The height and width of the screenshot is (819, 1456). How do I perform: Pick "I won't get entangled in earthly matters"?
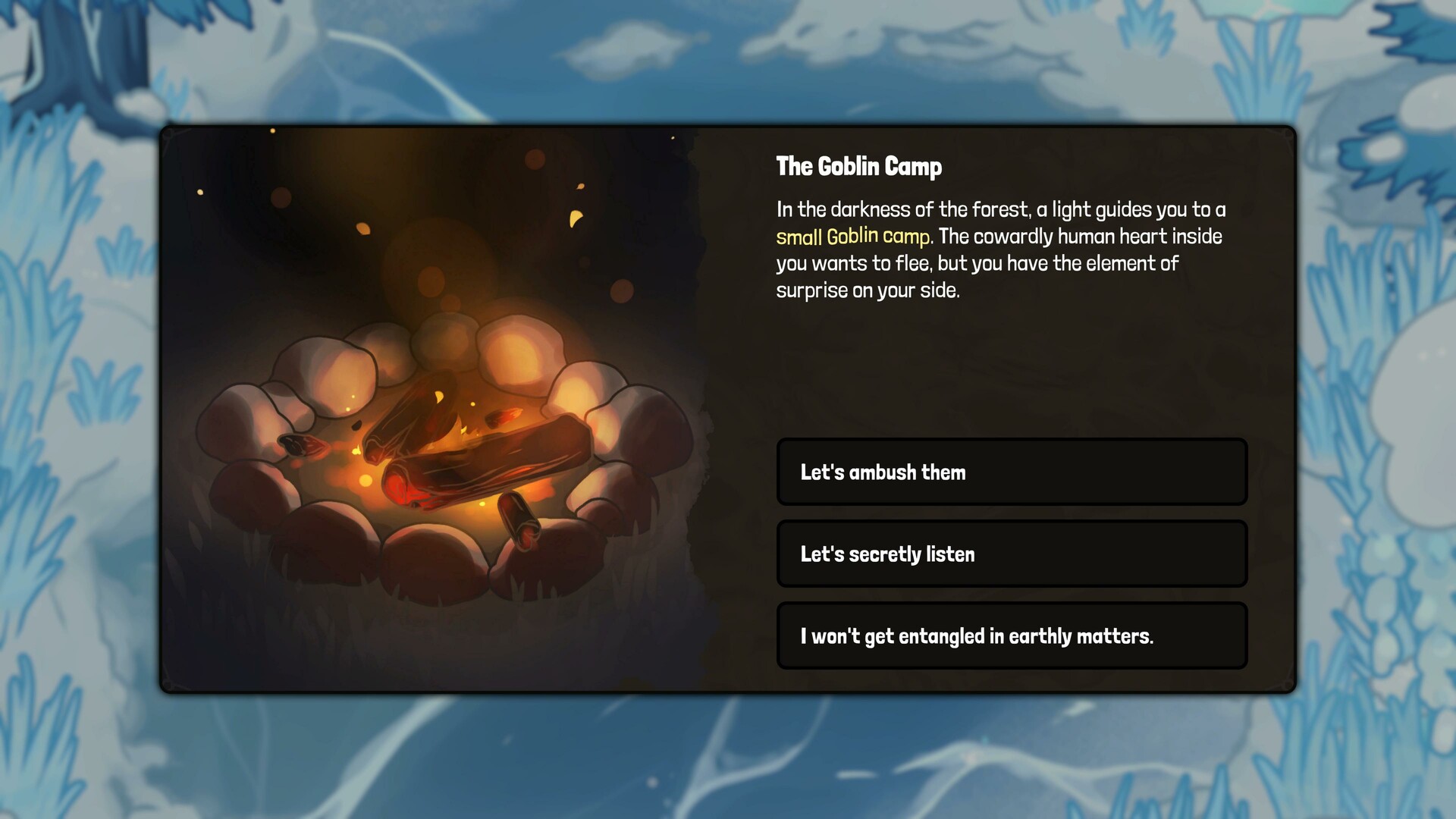[x=1012, y=635]
